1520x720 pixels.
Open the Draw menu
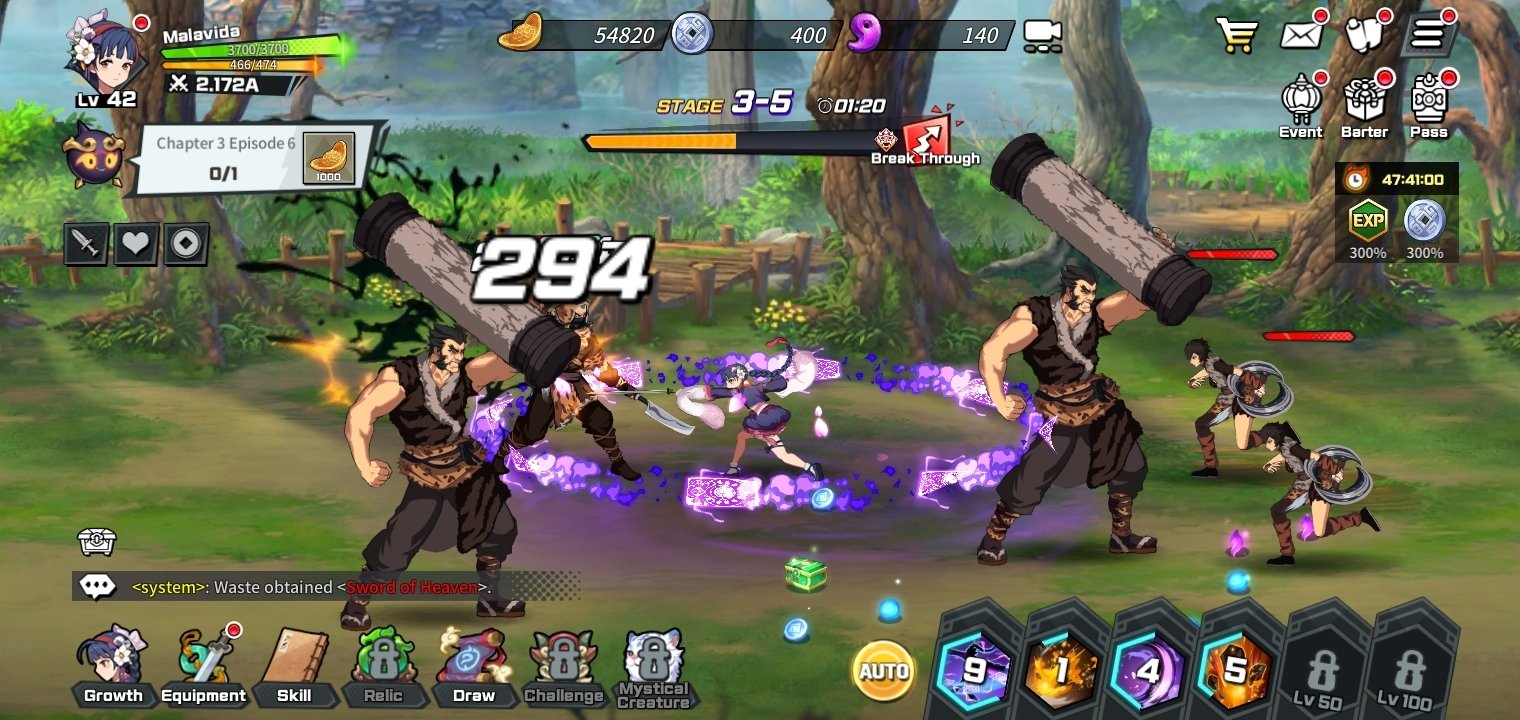473,667
